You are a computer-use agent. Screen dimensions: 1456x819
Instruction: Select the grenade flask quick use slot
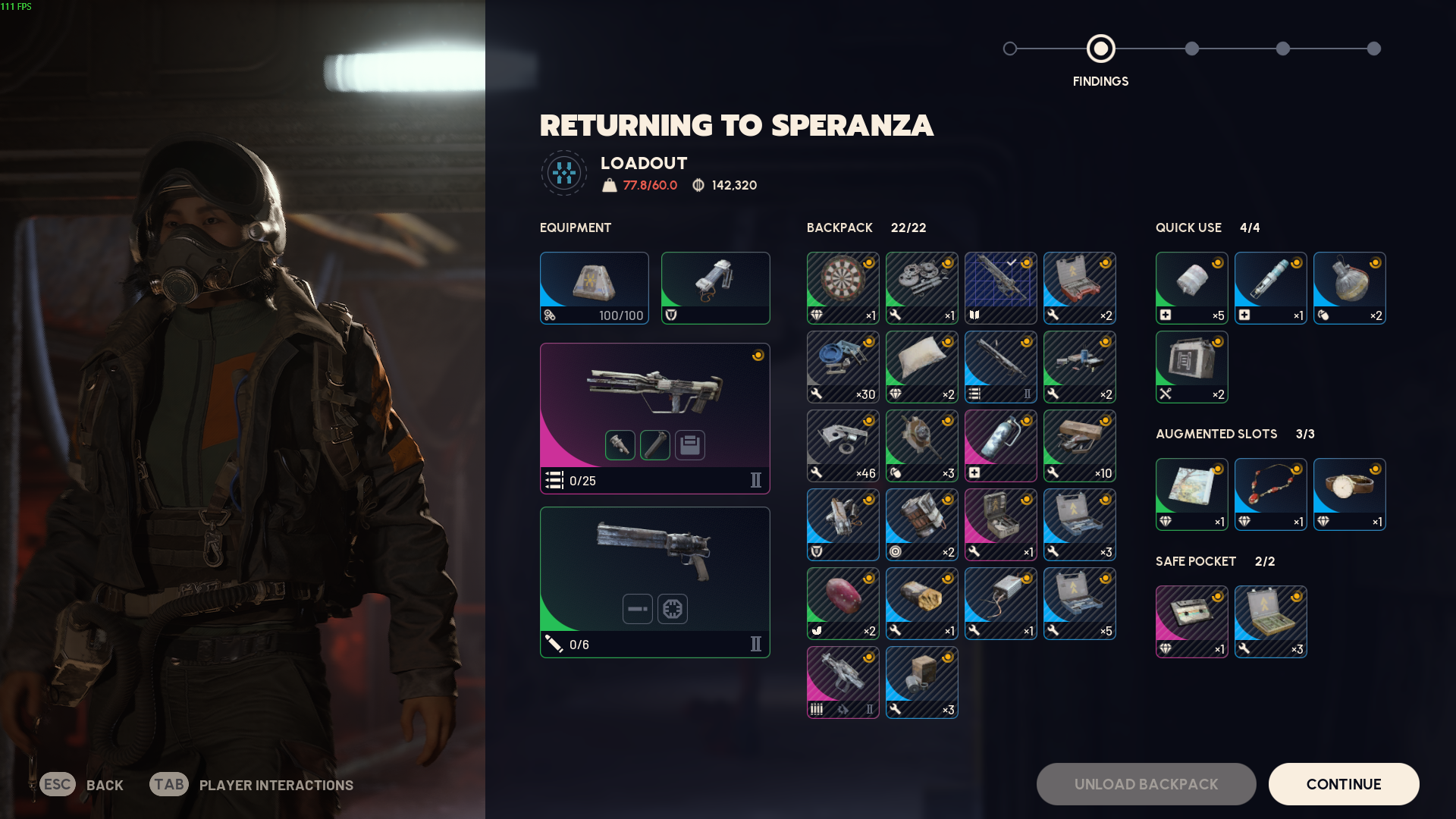(1349, 287)
